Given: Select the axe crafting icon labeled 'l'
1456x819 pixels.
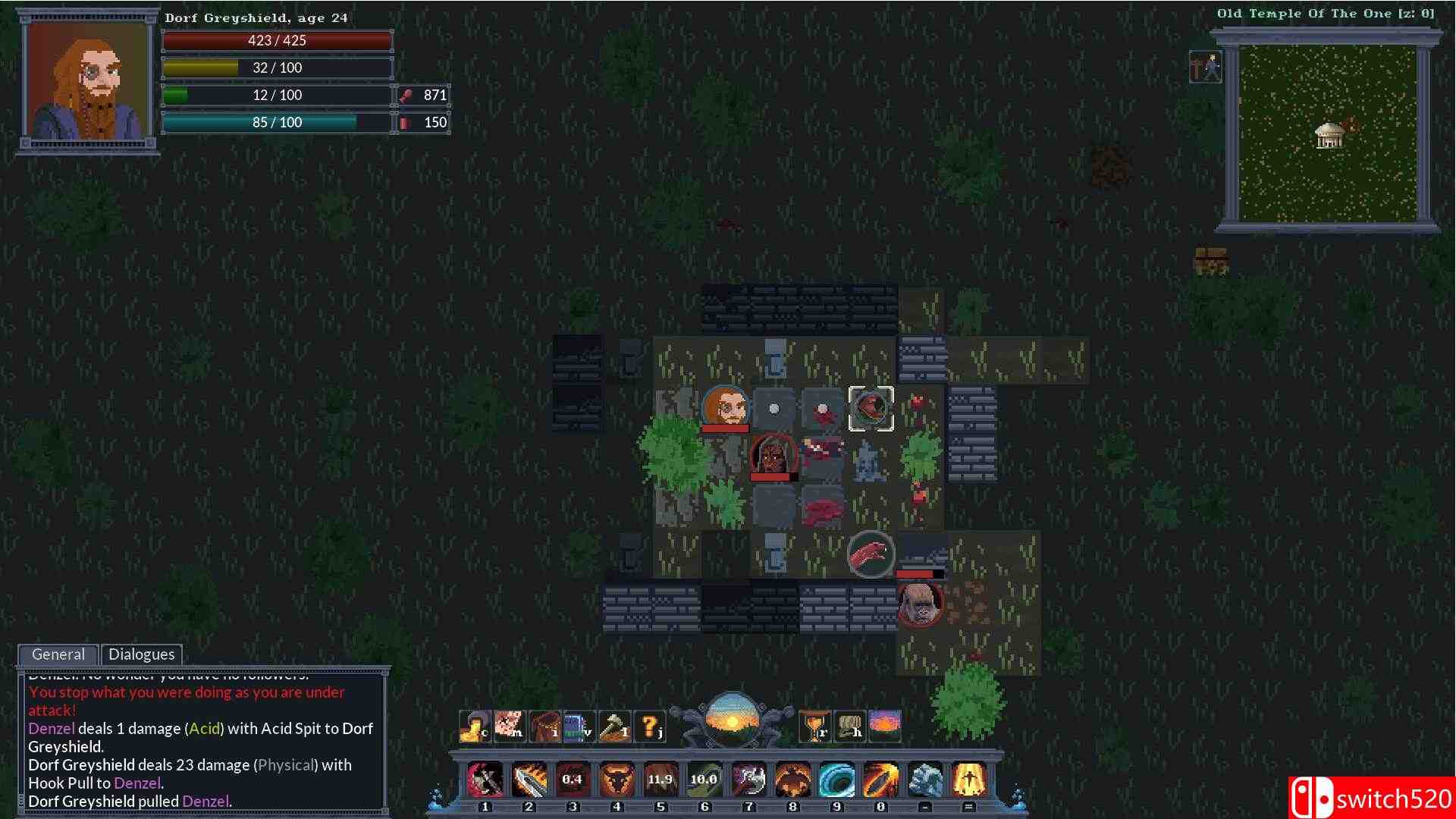Looking at the screenshot, I should point(616,724).
